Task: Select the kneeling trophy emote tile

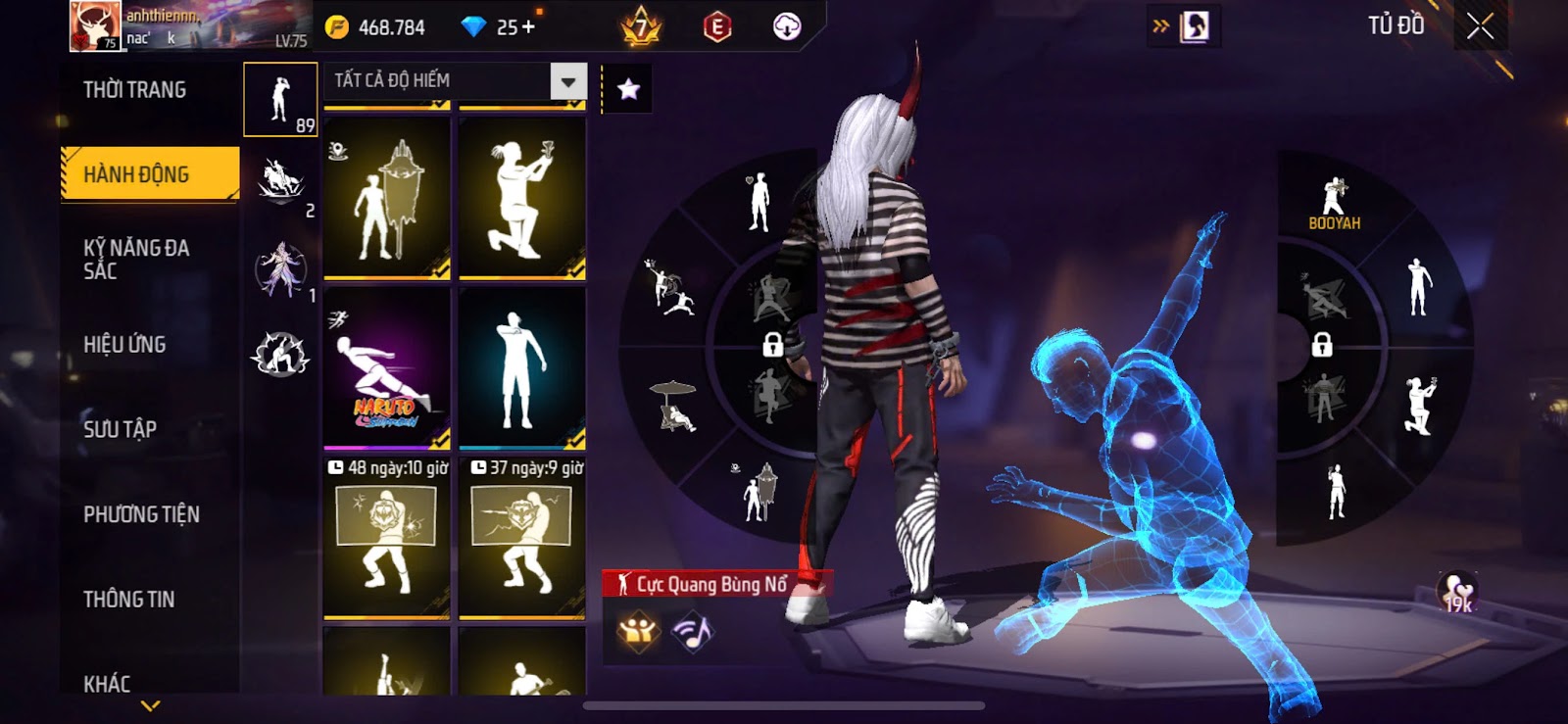Action: 522,198
